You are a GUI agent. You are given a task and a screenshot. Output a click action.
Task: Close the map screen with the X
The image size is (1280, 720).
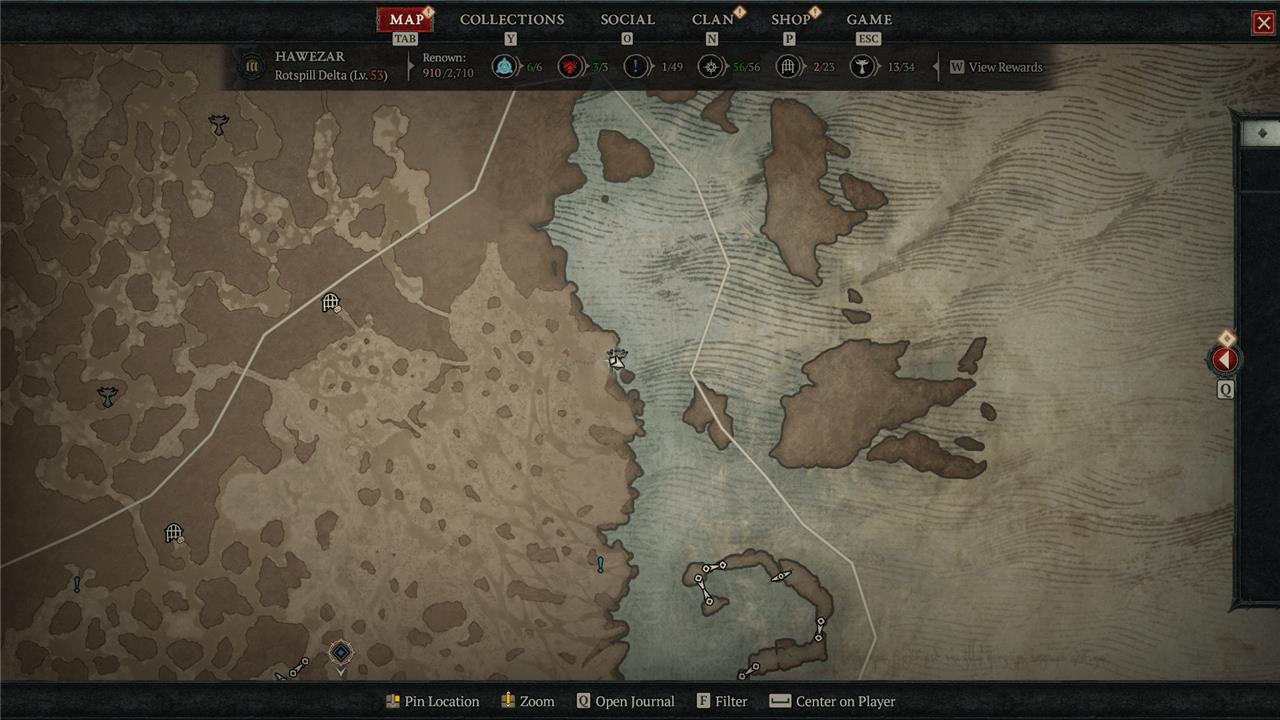coord(1263,23)
